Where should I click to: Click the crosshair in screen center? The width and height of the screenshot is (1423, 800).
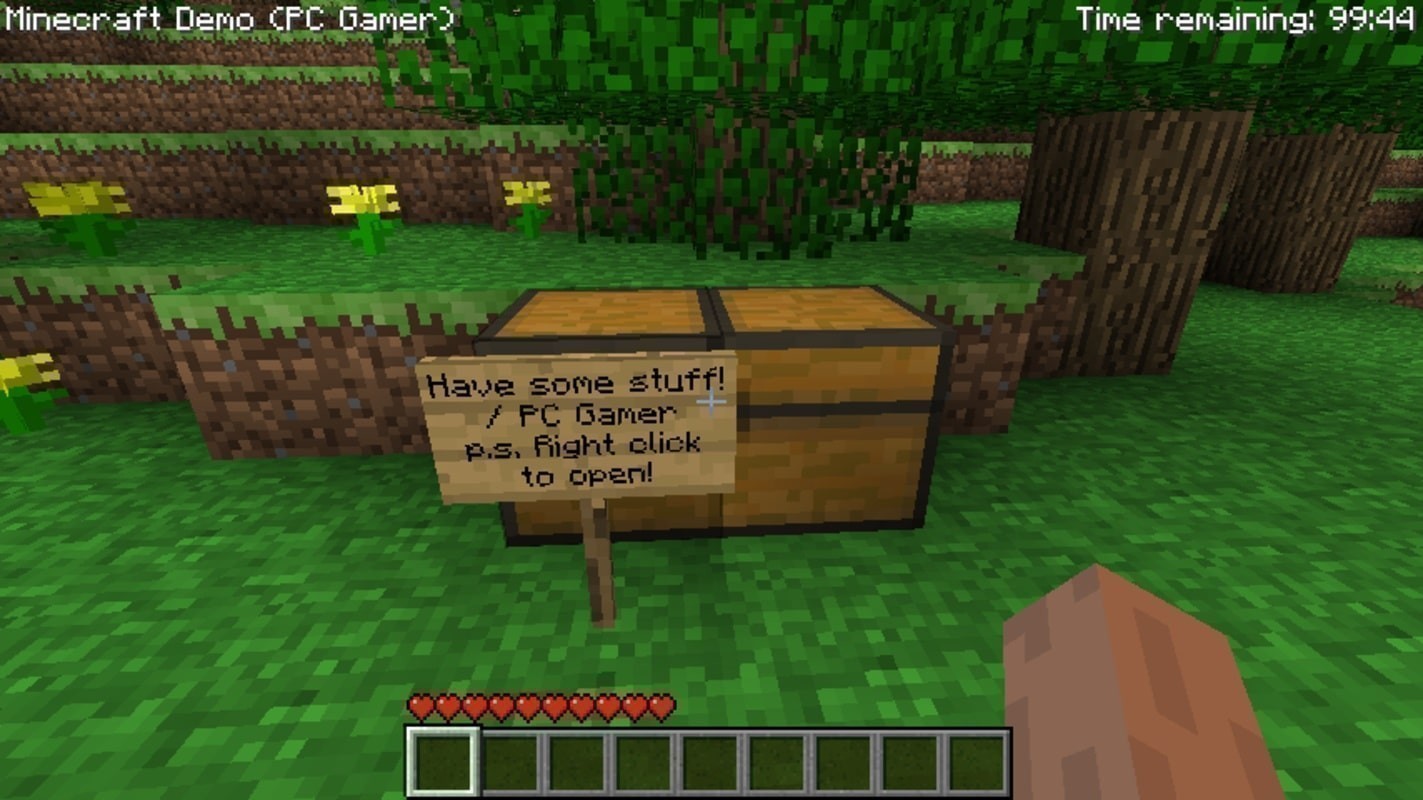point(711,400)
